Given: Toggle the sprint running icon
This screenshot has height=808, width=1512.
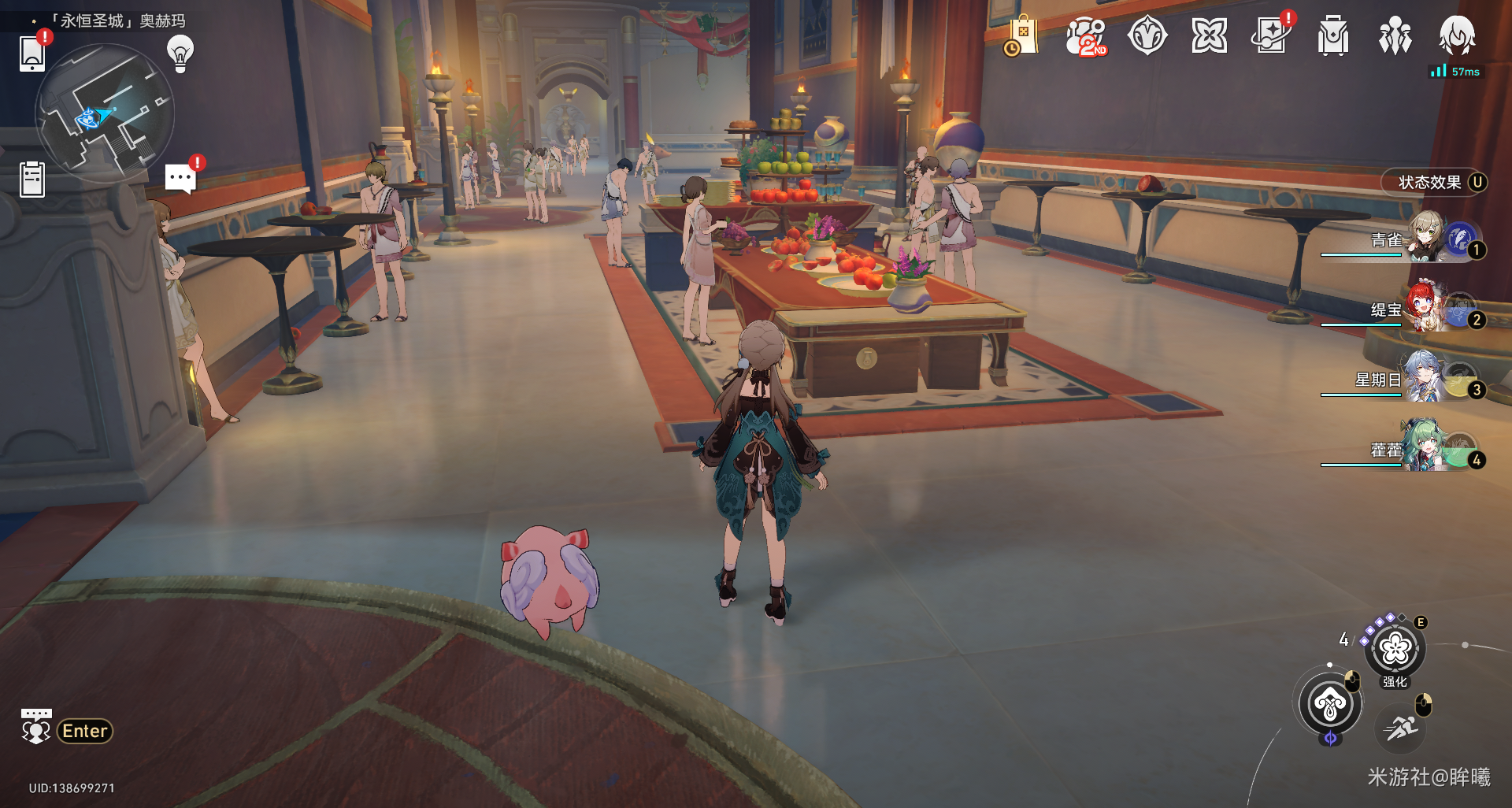Looking at the screenshot, I should tap(1402, 728).
